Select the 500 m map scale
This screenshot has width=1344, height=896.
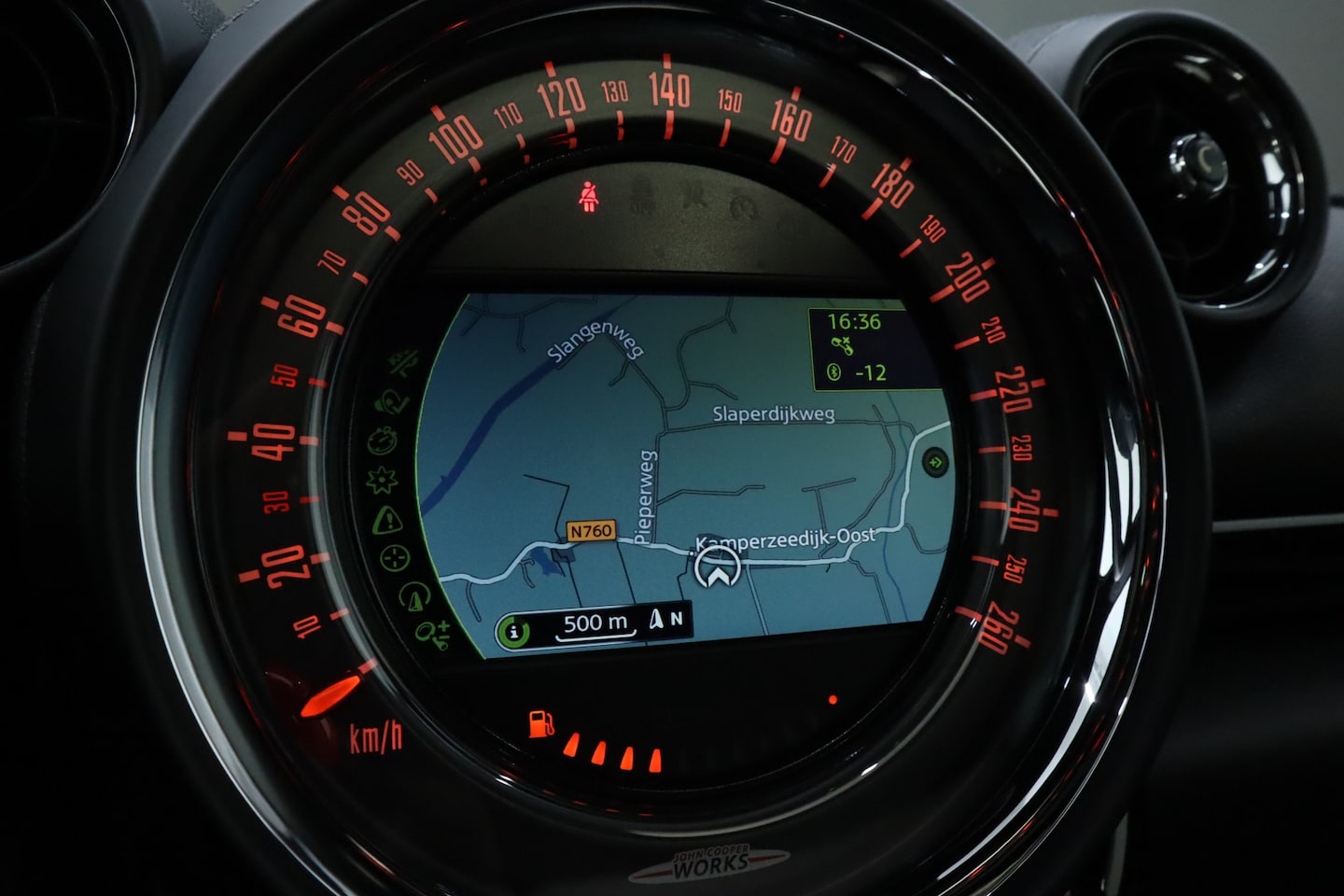(595, 623)
